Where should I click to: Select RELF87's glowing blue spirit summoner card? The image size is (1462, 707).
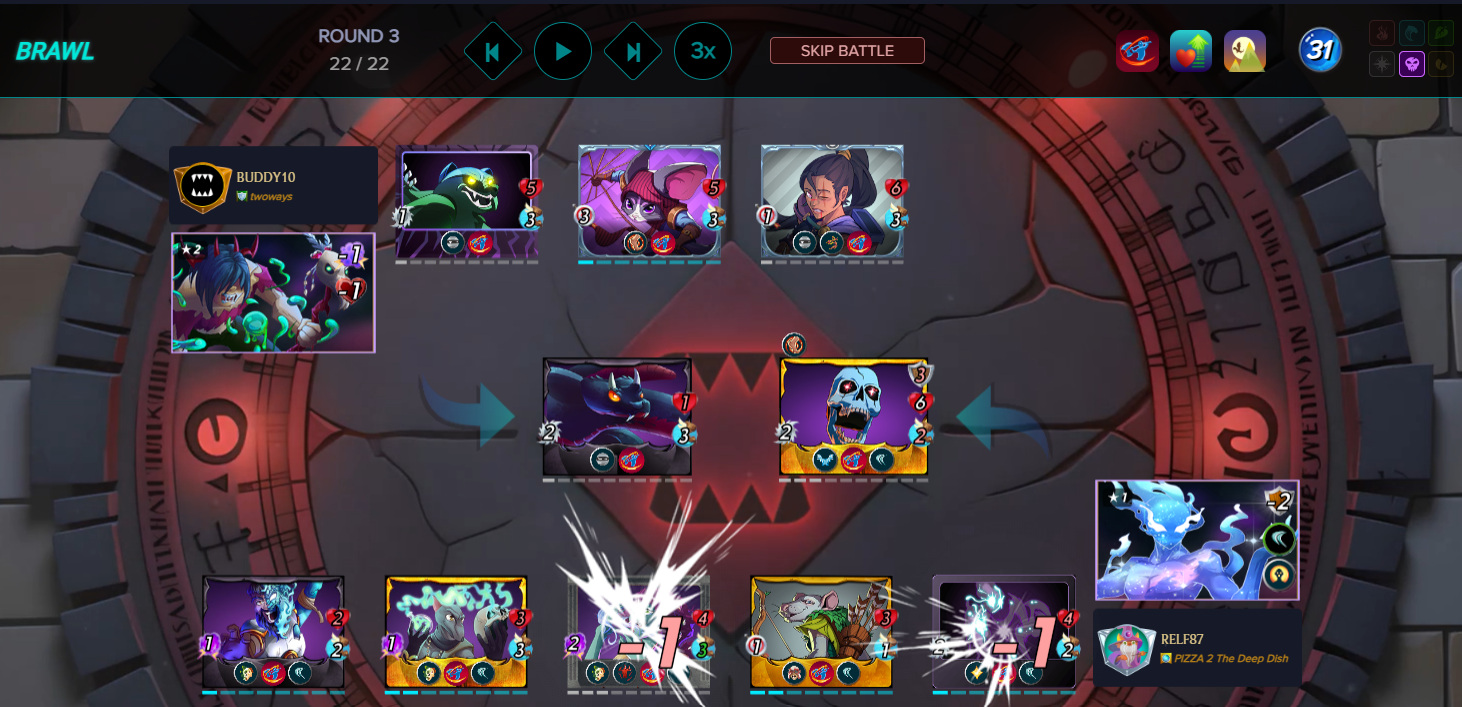(x=1197, y=540)
